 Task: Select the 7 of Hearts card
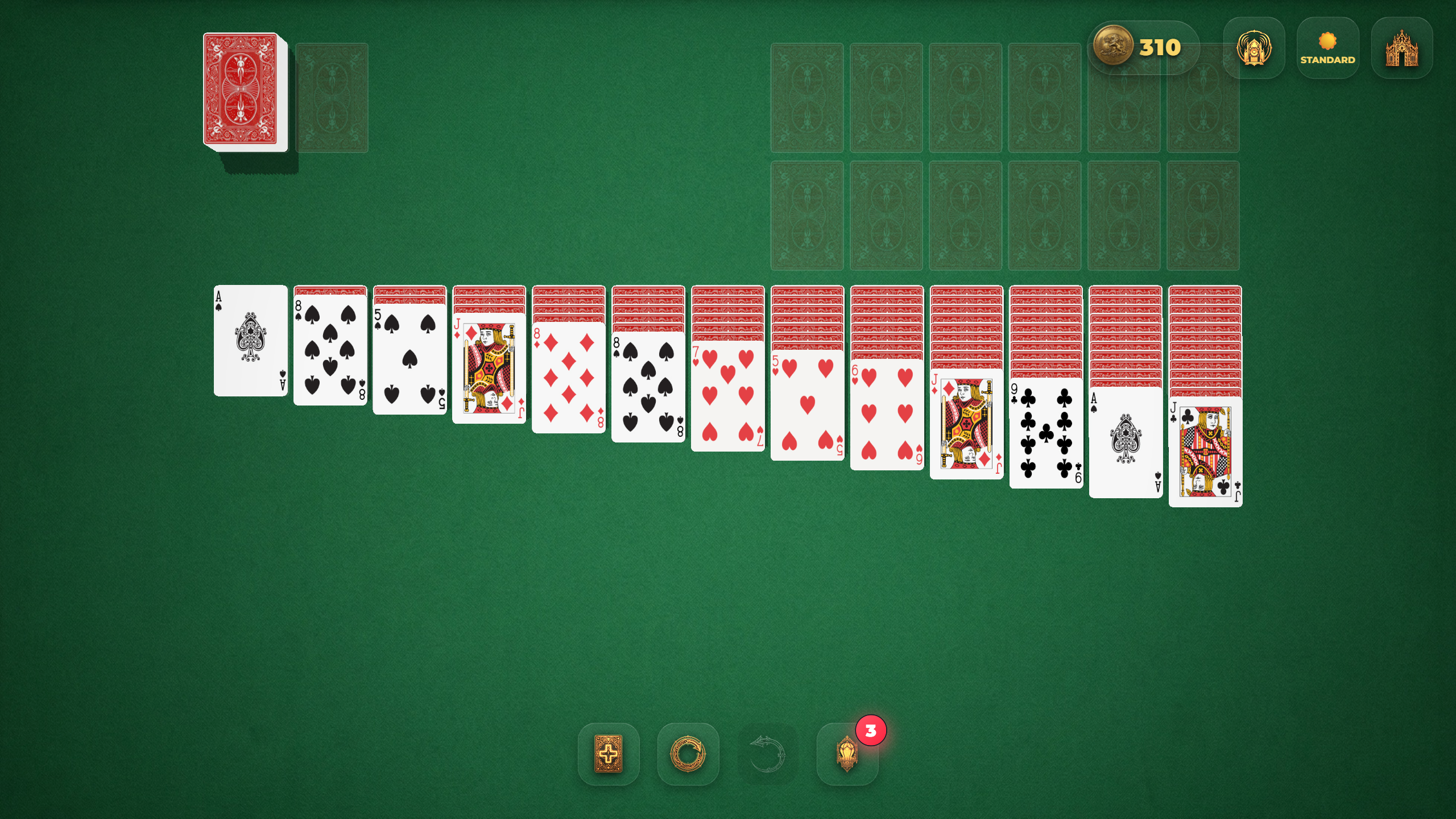[x=727, y=398]
